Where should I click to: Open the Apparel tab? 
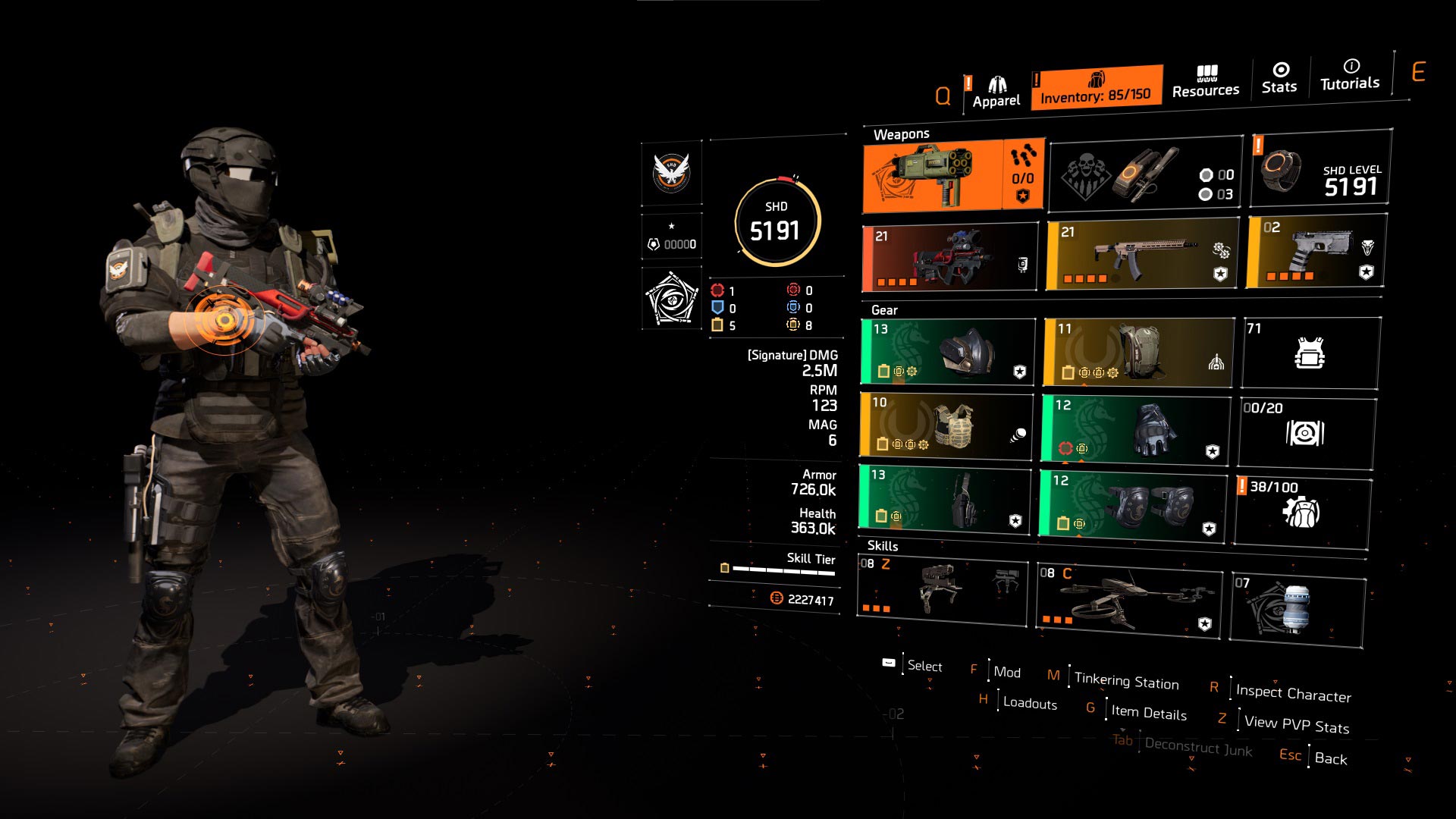[x=996, y=93]
